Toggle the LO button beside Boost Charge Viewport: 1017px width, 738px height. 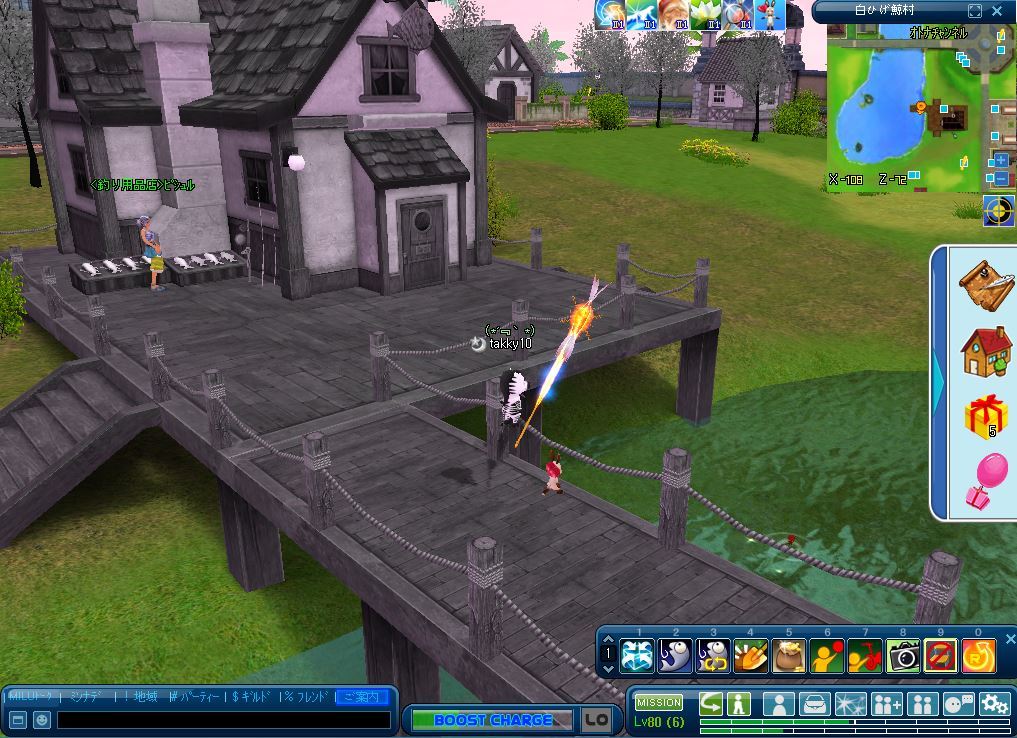pos(597,719)
